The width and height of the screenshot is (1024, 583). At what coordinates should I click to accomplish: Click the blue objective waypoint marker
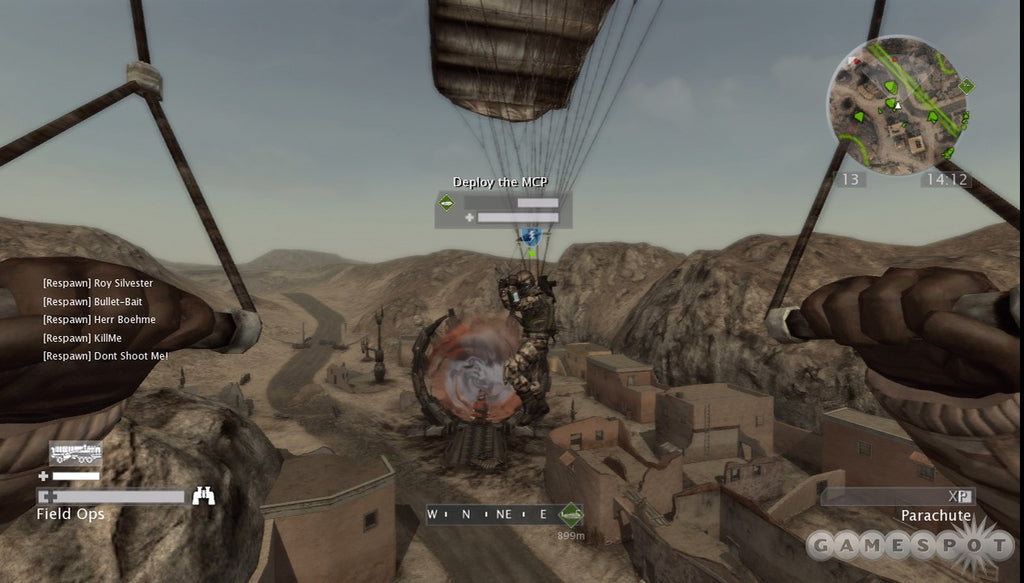click(x=531, y=237)
